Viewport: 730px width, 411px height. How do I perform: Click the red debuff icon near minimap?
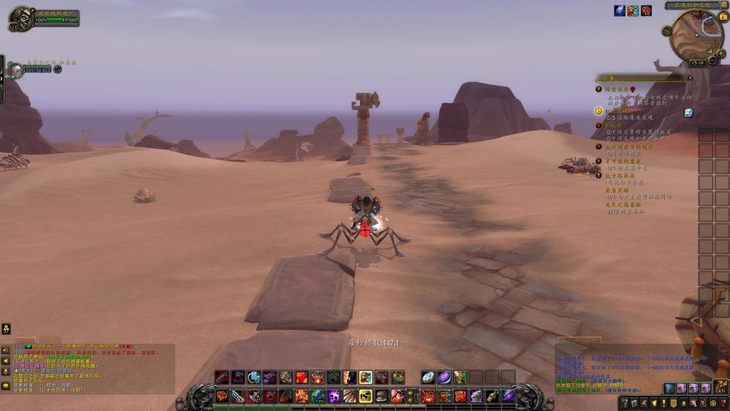click(x=646, y=10)
